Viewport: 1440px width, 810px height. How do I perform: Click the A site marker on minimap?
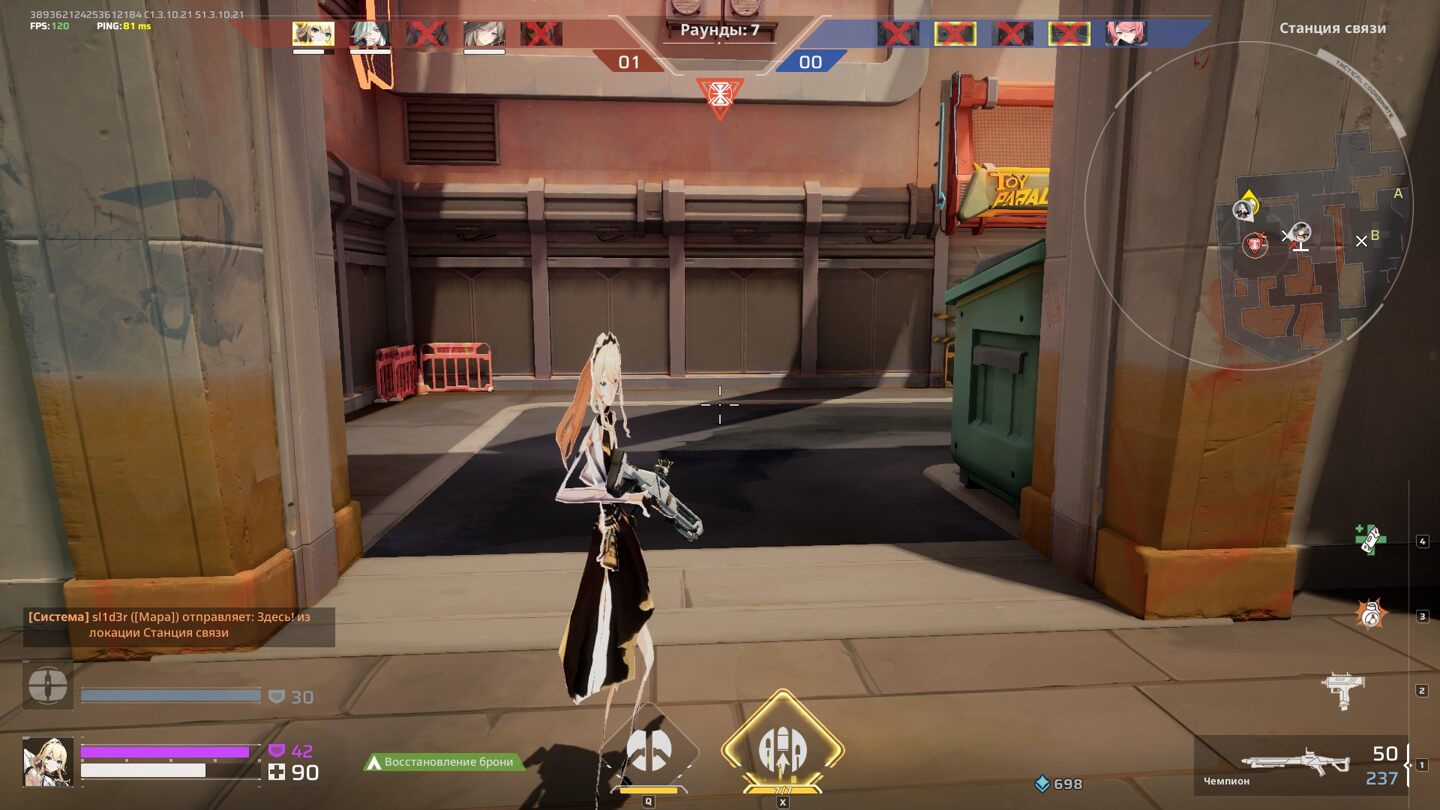tap(1398, 194)
